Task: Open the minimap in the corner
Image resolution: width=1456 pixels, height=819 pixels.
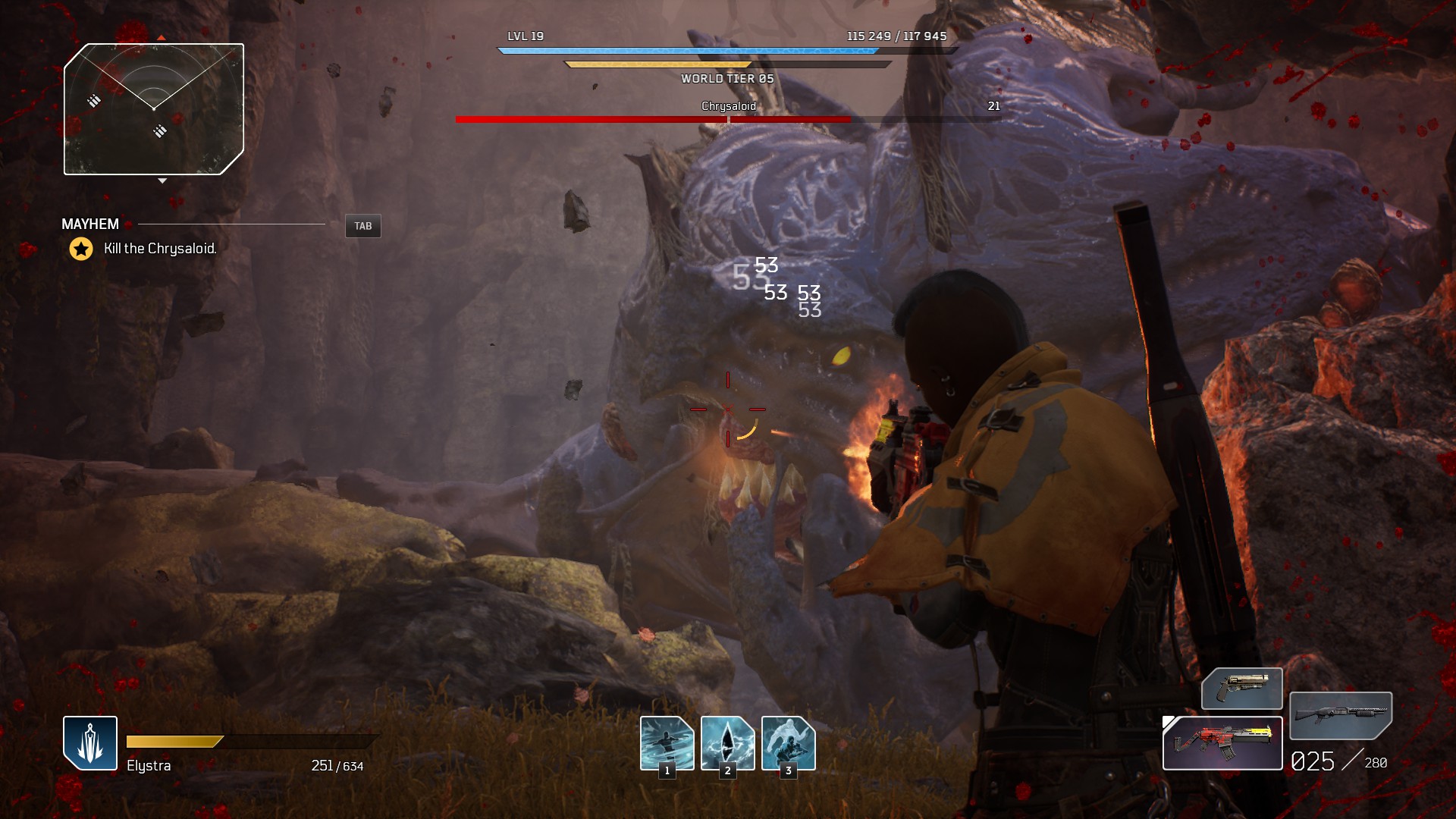Action: (154, 109)
